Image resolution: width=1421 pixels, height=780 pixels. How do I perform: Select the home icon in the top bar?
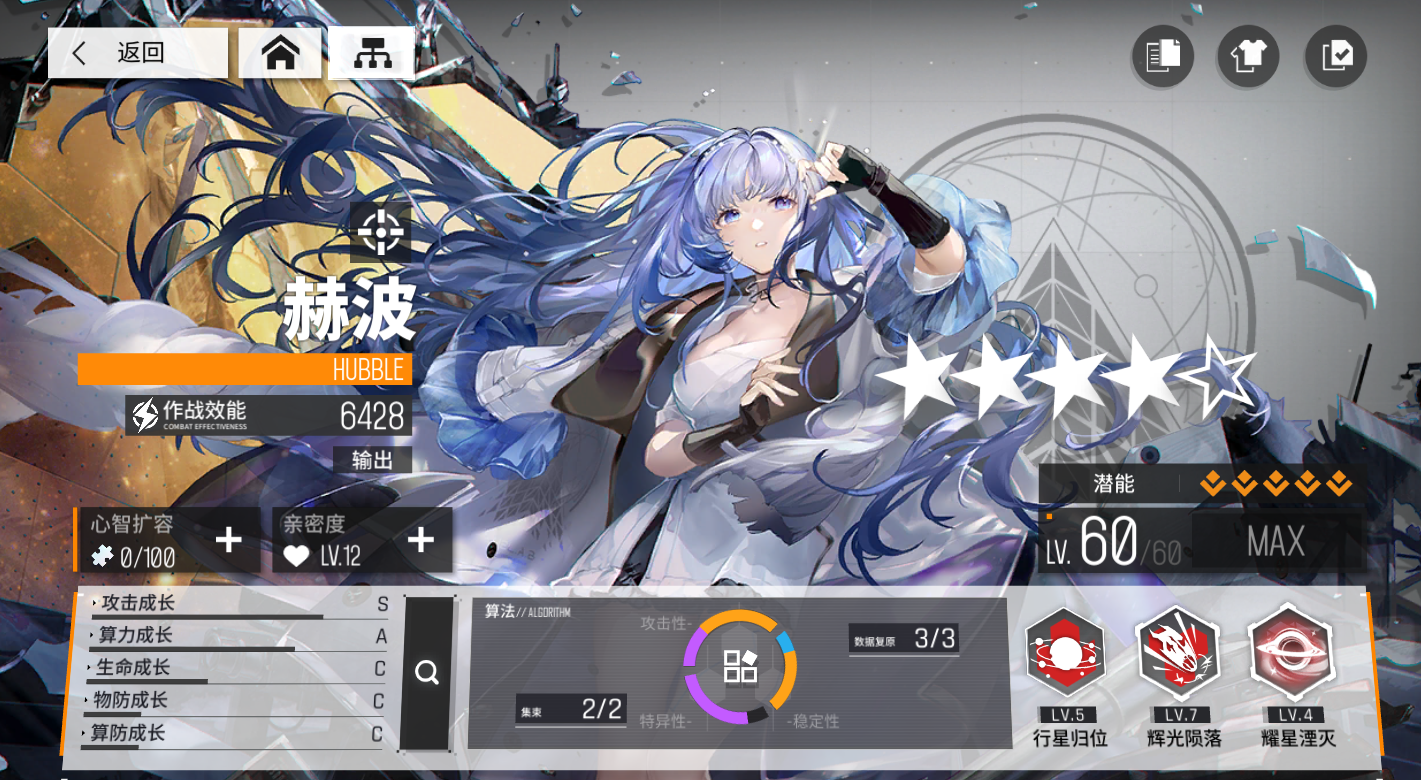click(280, 53)
